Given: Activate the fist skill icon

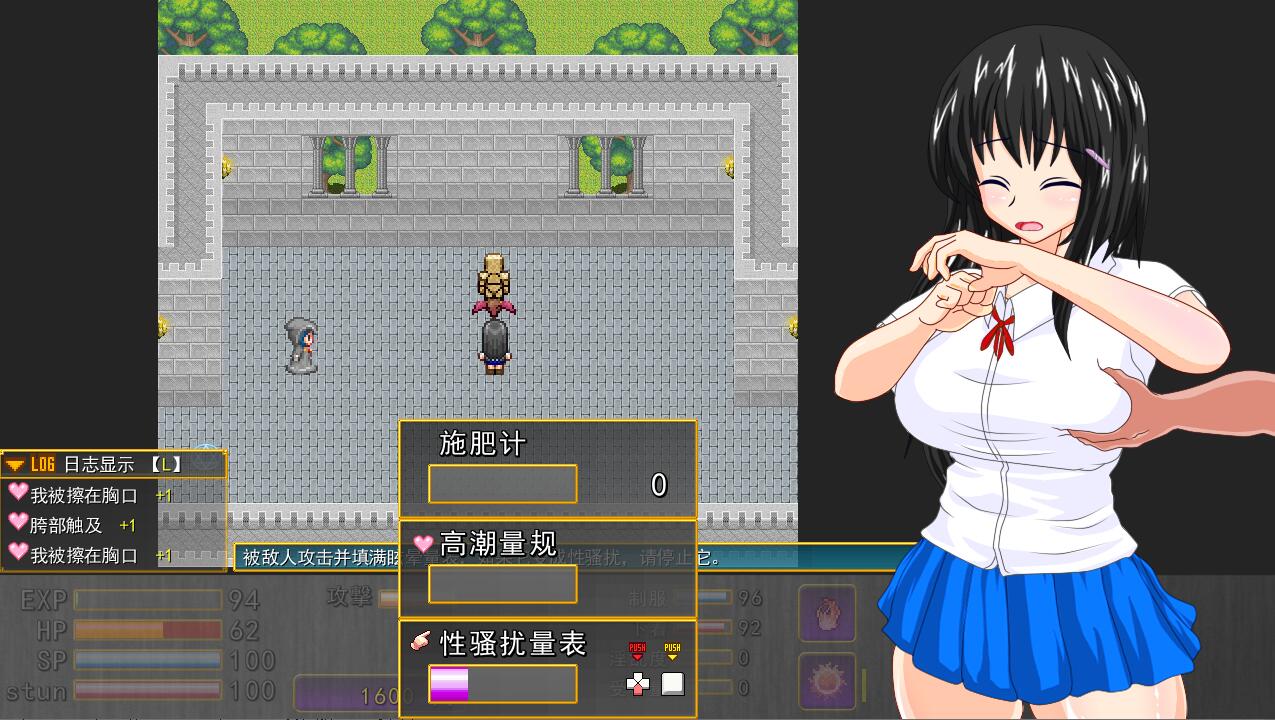Looking at the screenshot, I should [827, 613].
